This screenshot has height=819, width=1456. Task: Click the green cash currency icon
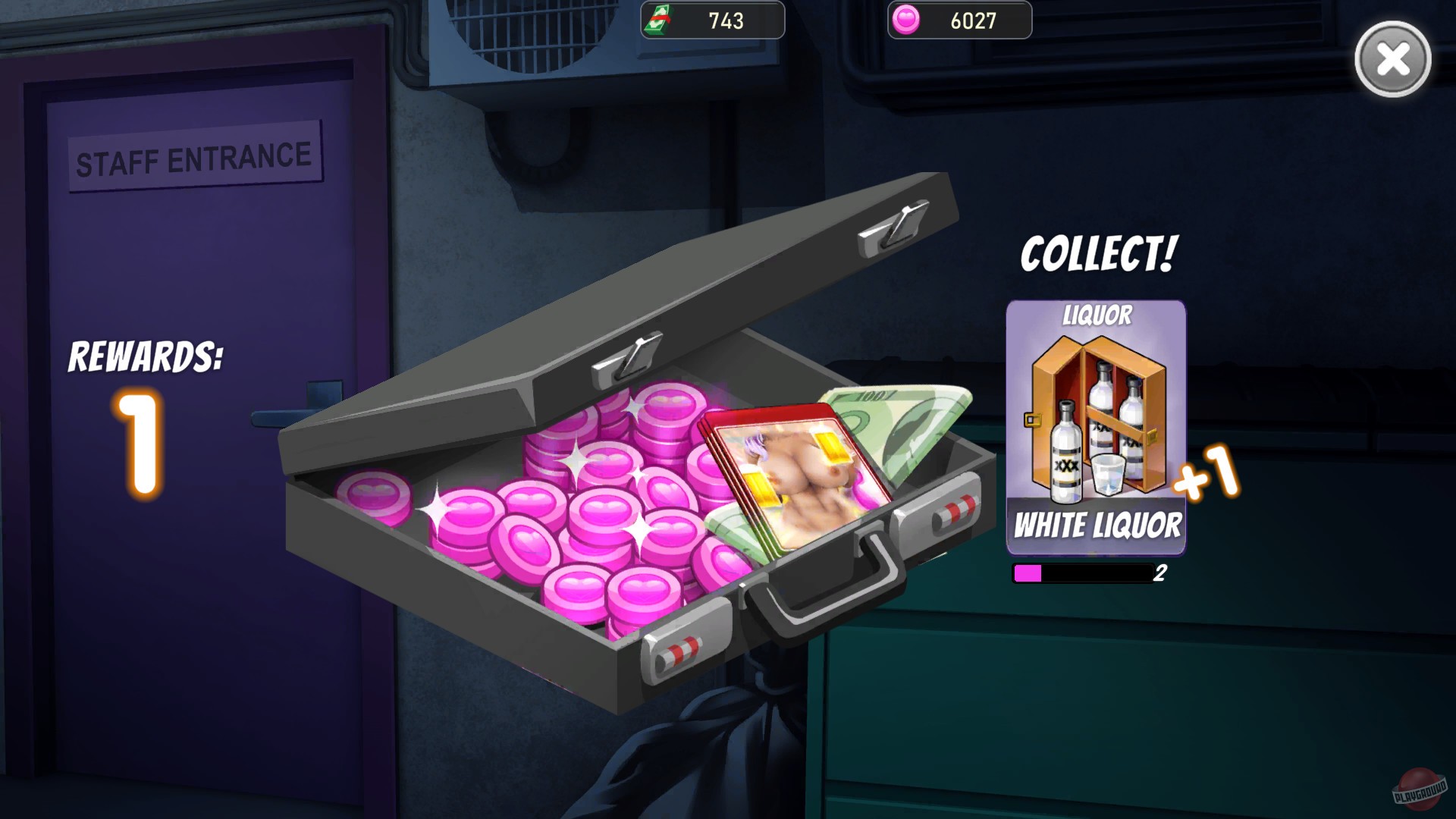(x=659, y=20)
